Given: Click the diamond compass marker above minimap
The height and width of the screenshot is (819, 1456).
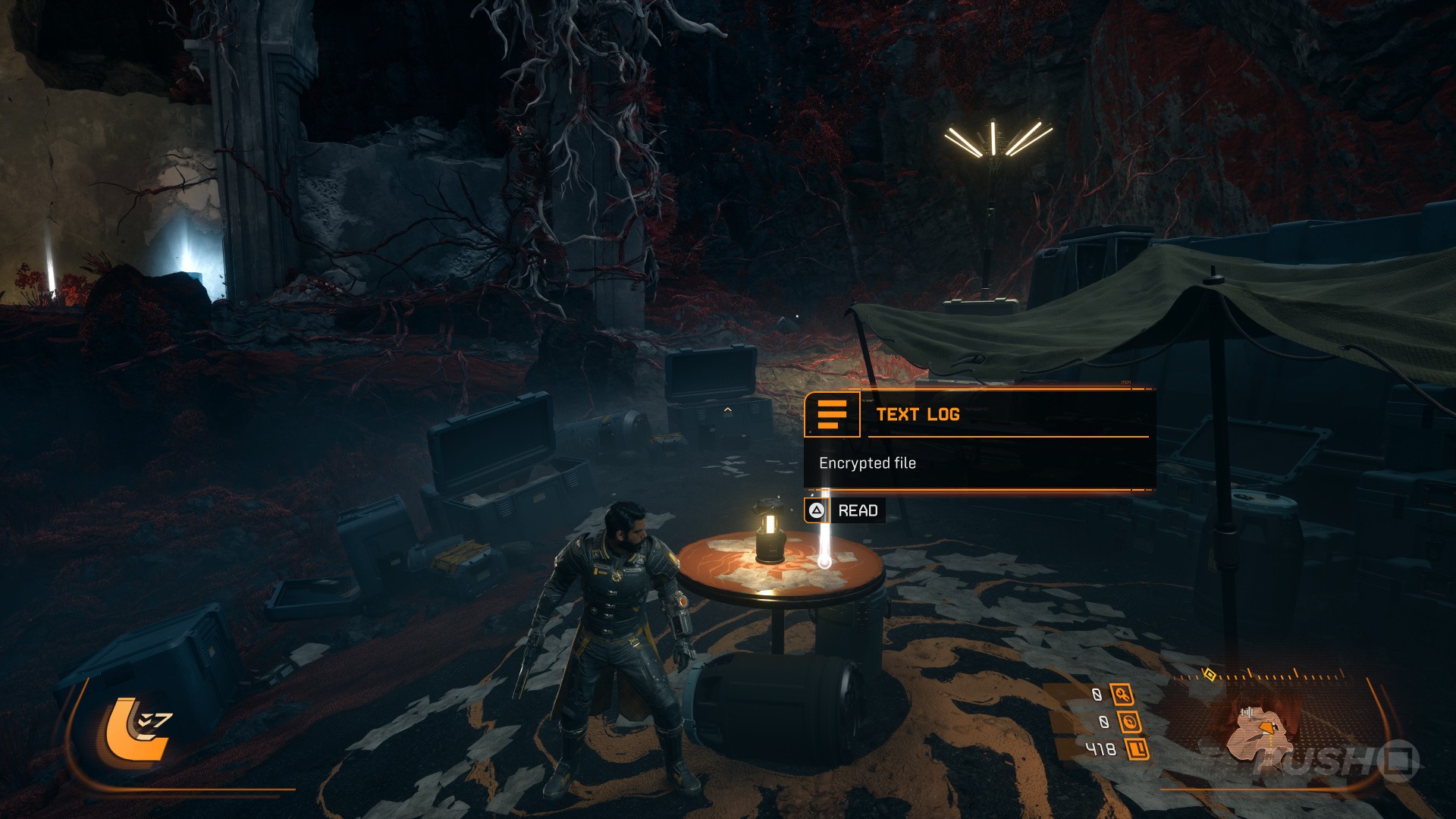Looking at the screenshot, I should coord(1210,674).
